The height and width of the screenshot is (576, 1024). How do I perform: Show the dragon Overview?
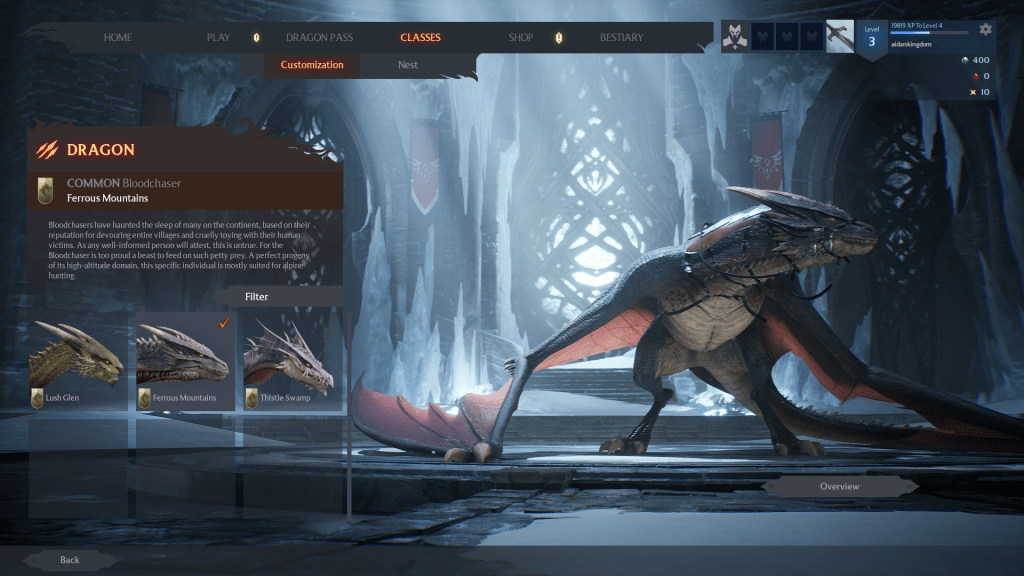pos(840,487)
